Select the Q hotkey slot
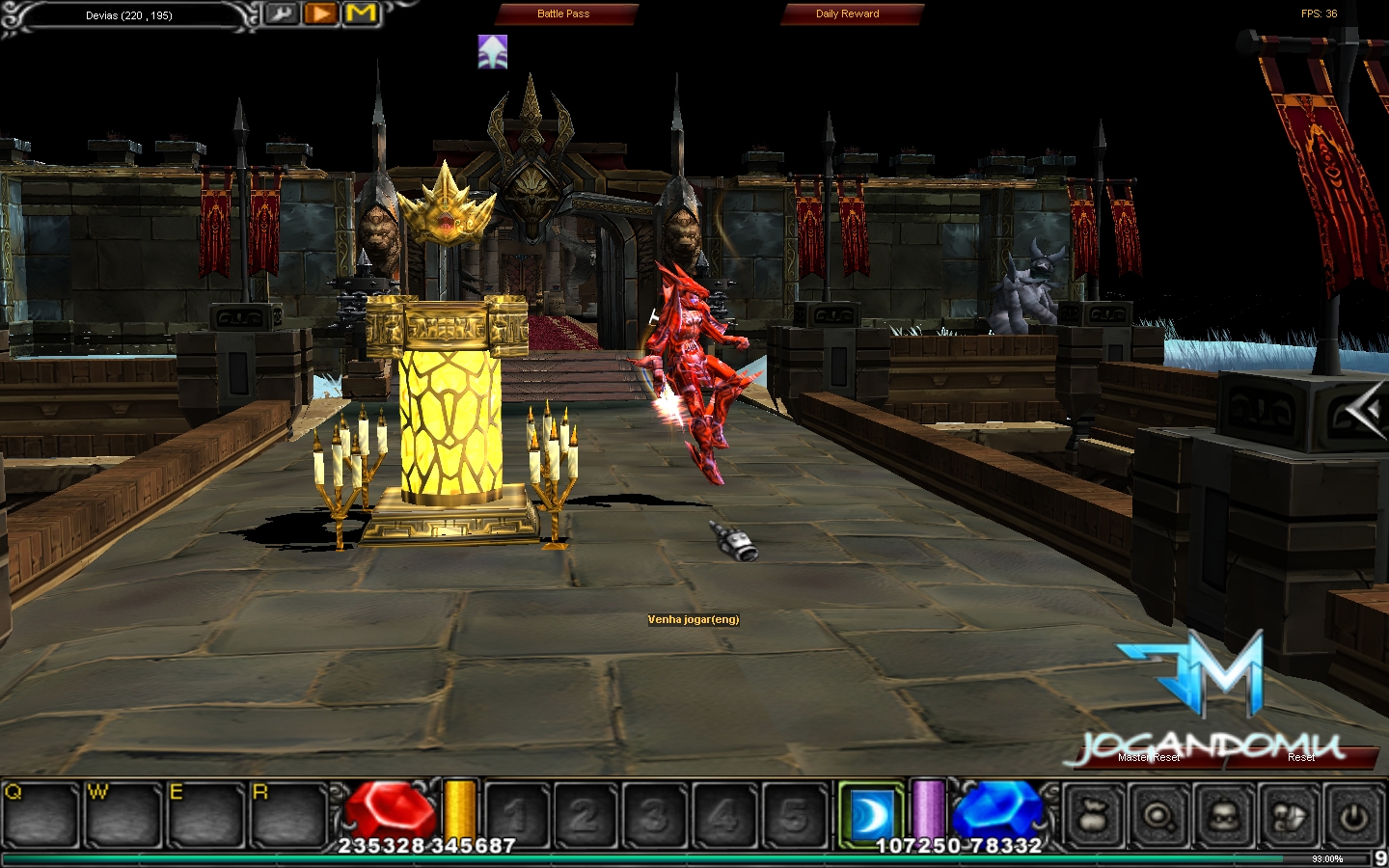Image resolution: width=1389 pixels, height=868 pixels. 41,816
